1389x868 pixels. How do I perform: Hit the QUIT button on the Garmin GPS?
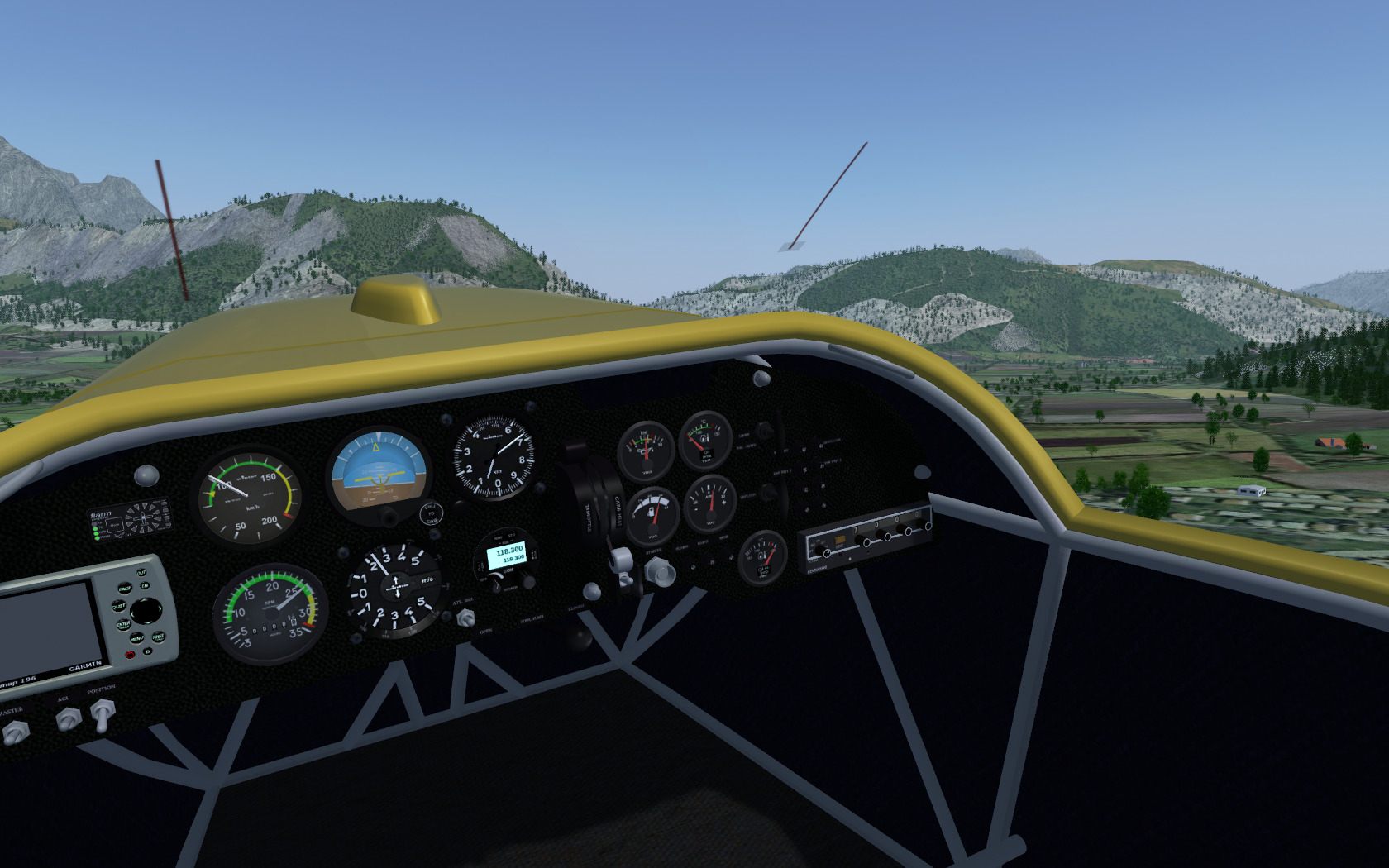(119, 606)
